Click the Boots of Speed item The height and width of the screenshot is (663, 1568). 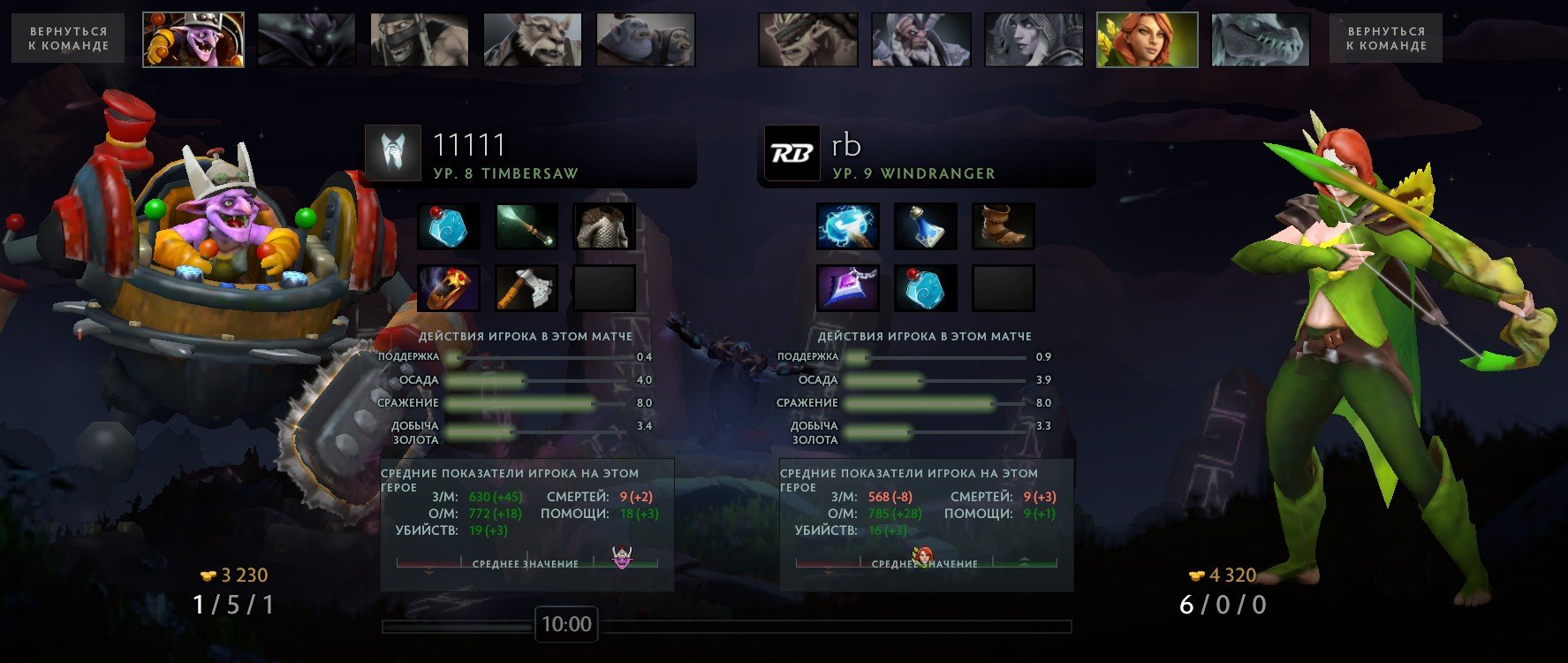[1004, 226]
